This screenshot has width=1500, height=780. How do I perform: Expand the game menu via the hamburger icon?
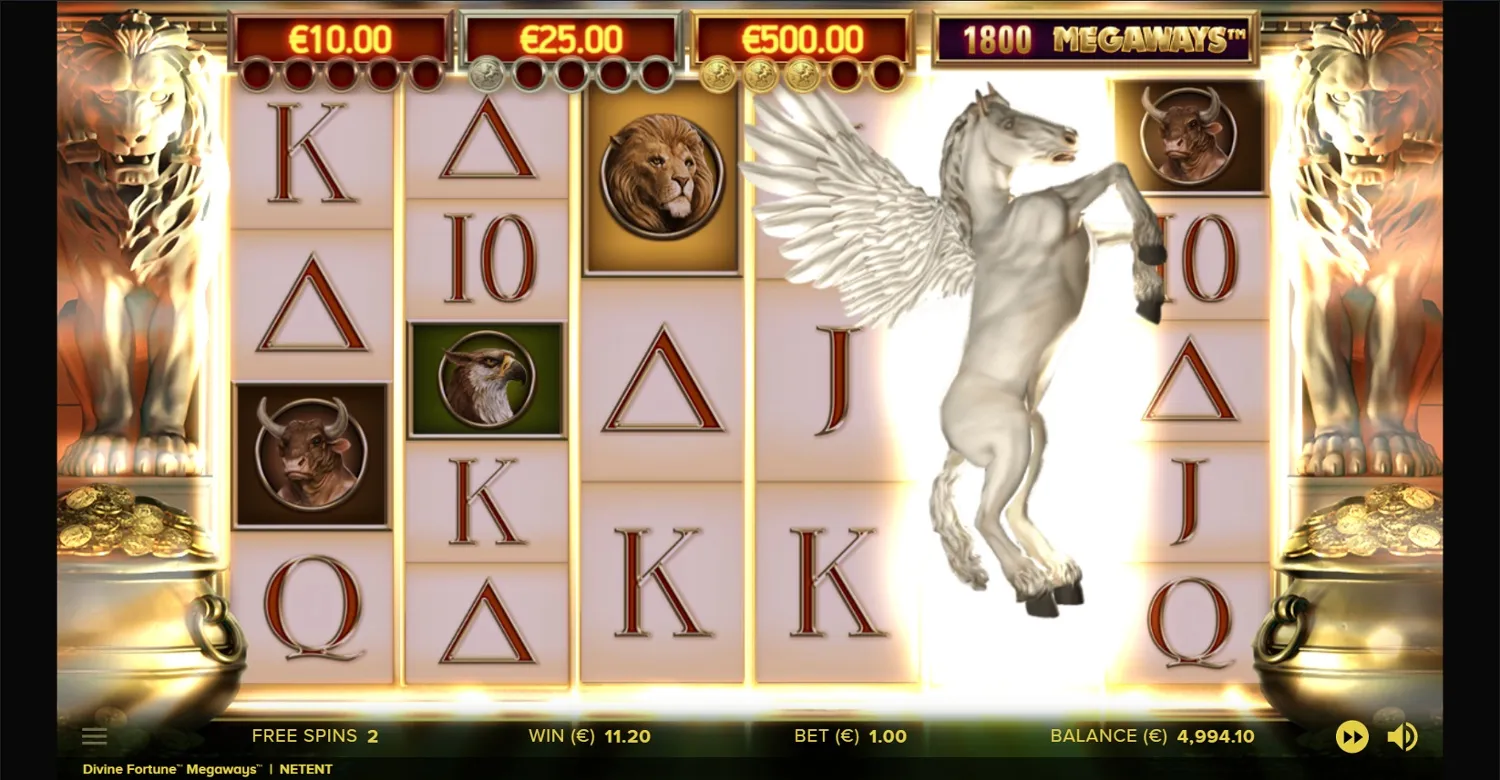[x=94, y=735]
